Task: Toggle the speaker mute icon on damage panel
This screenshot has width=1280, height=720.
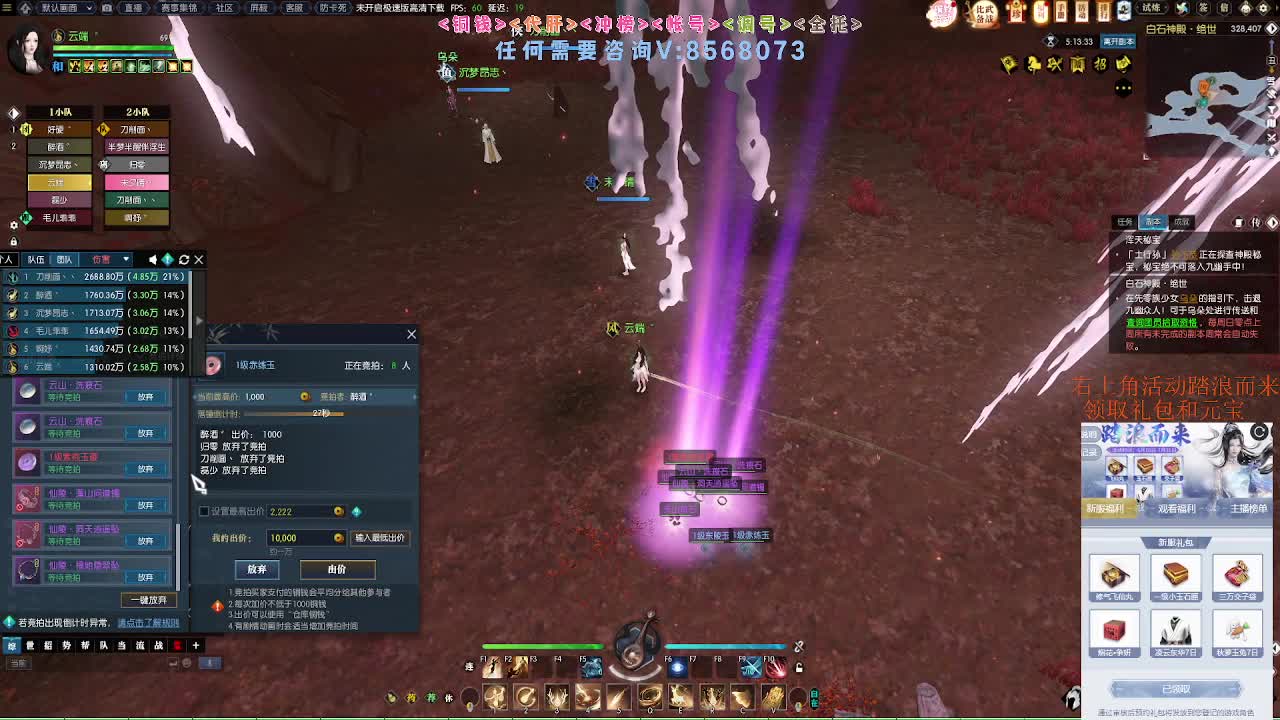Action: 154,259
